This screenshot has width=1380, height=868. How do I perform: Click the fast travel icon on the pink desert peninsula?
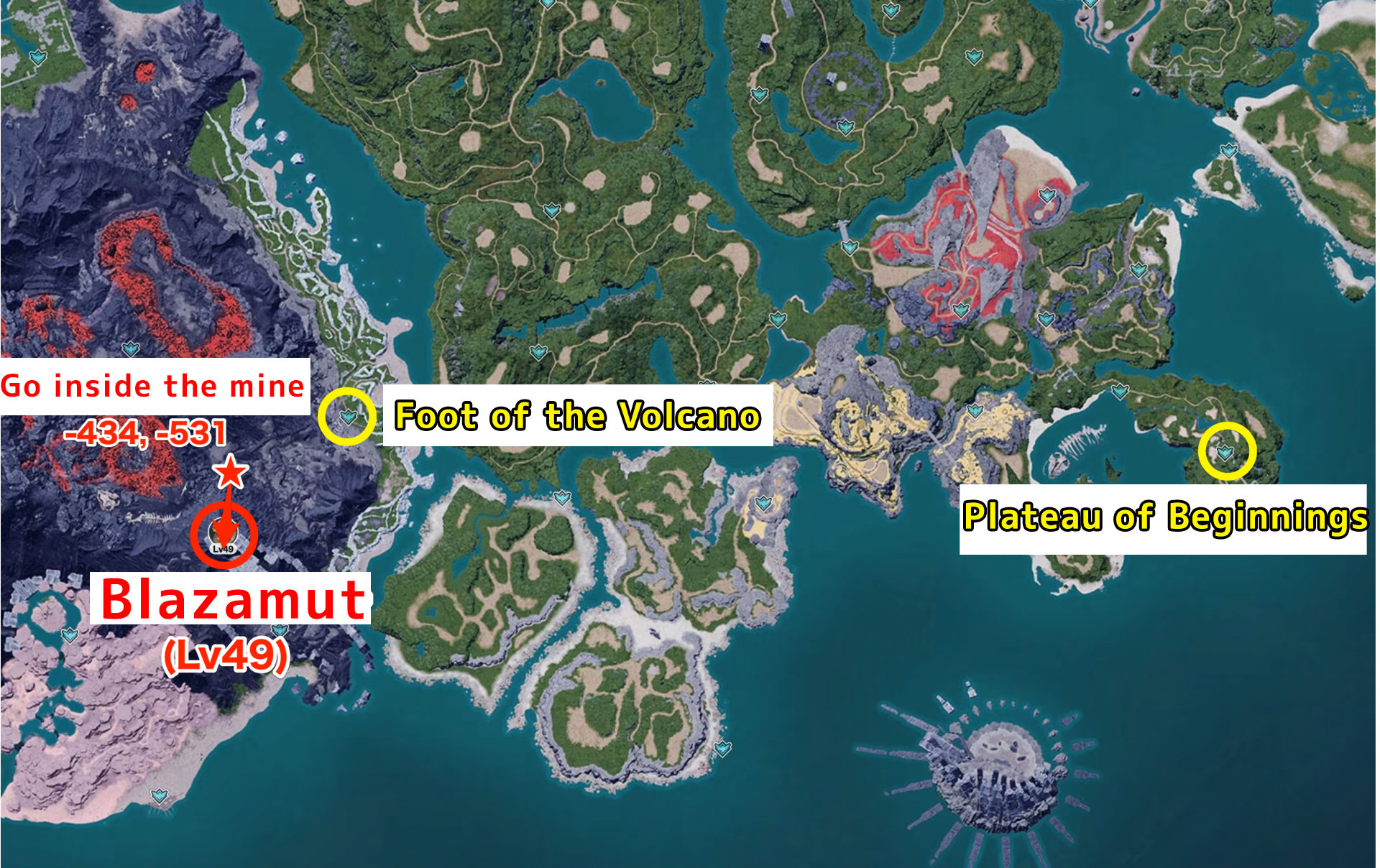coord(159,795)
